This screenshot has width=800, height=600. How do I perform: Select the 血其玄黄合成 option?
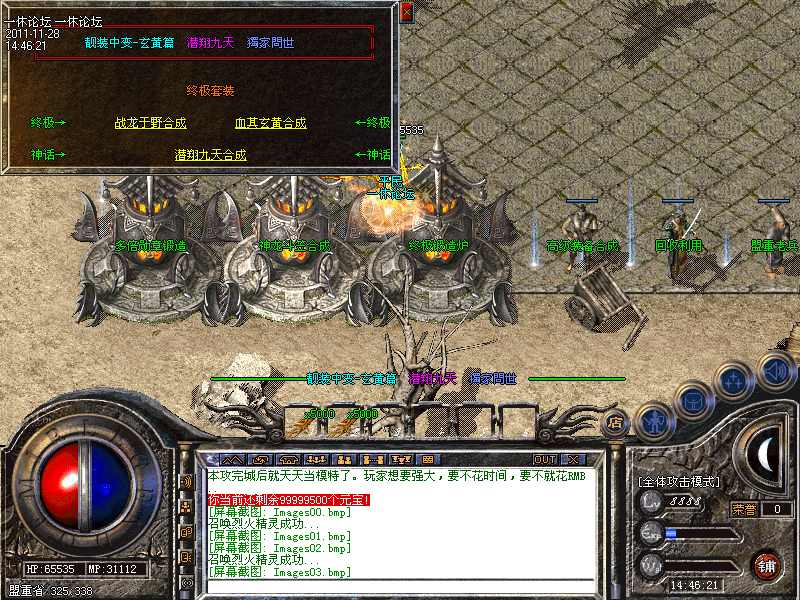[270, 123]
